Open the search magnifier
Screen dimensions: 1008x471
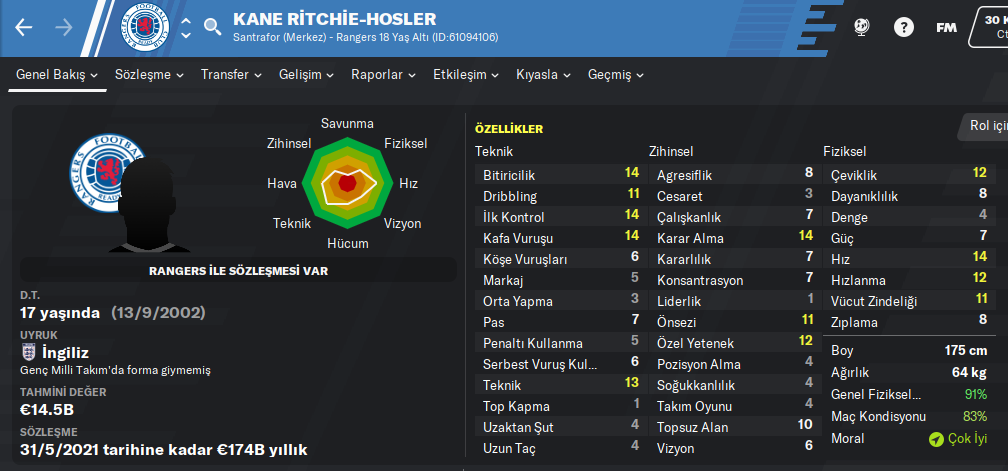coord(212,28)
